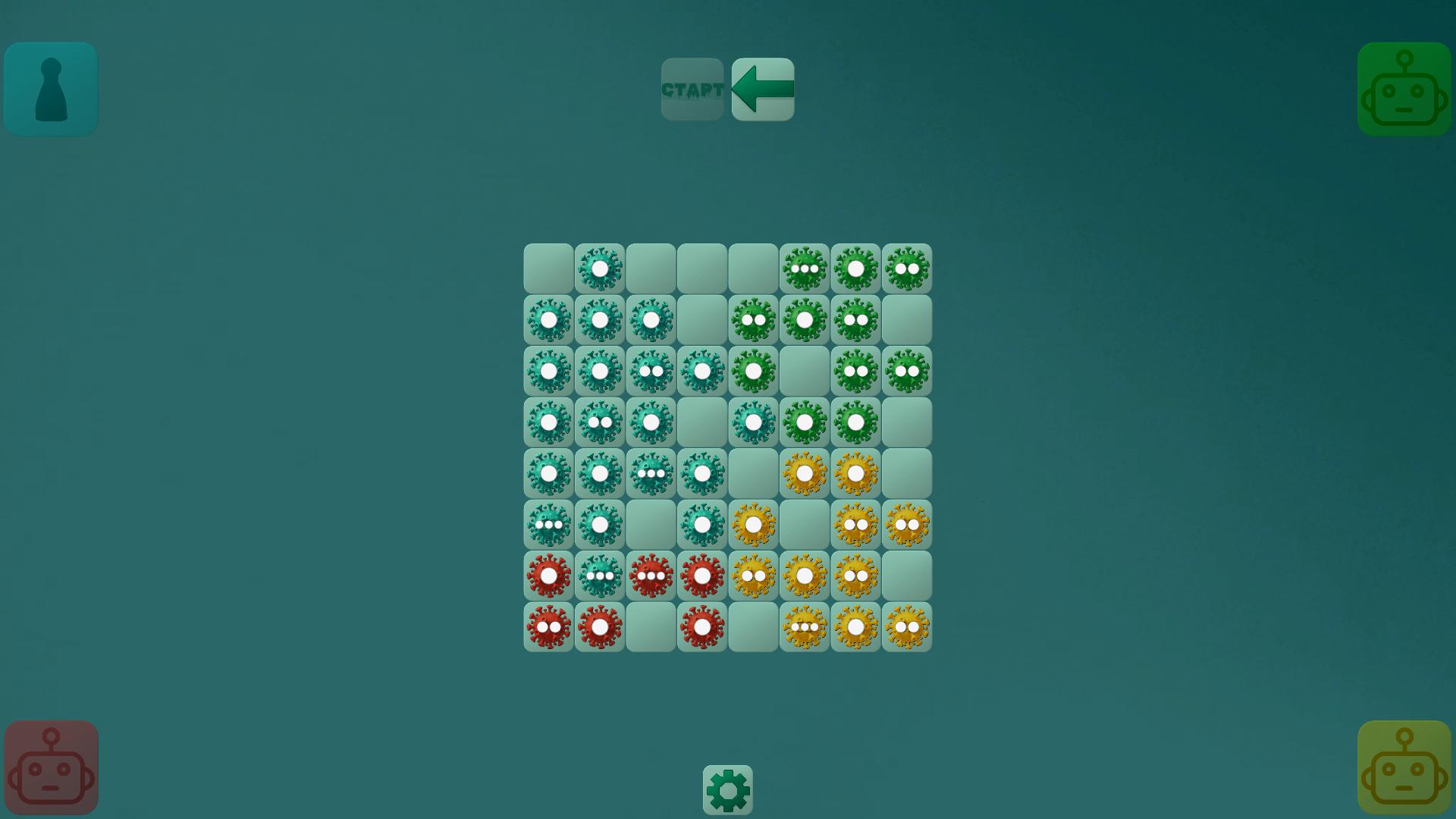1456x819 pixels.
Task: Click the three-eyed yellow virus in the bottom row
Action: click(805, 626)
